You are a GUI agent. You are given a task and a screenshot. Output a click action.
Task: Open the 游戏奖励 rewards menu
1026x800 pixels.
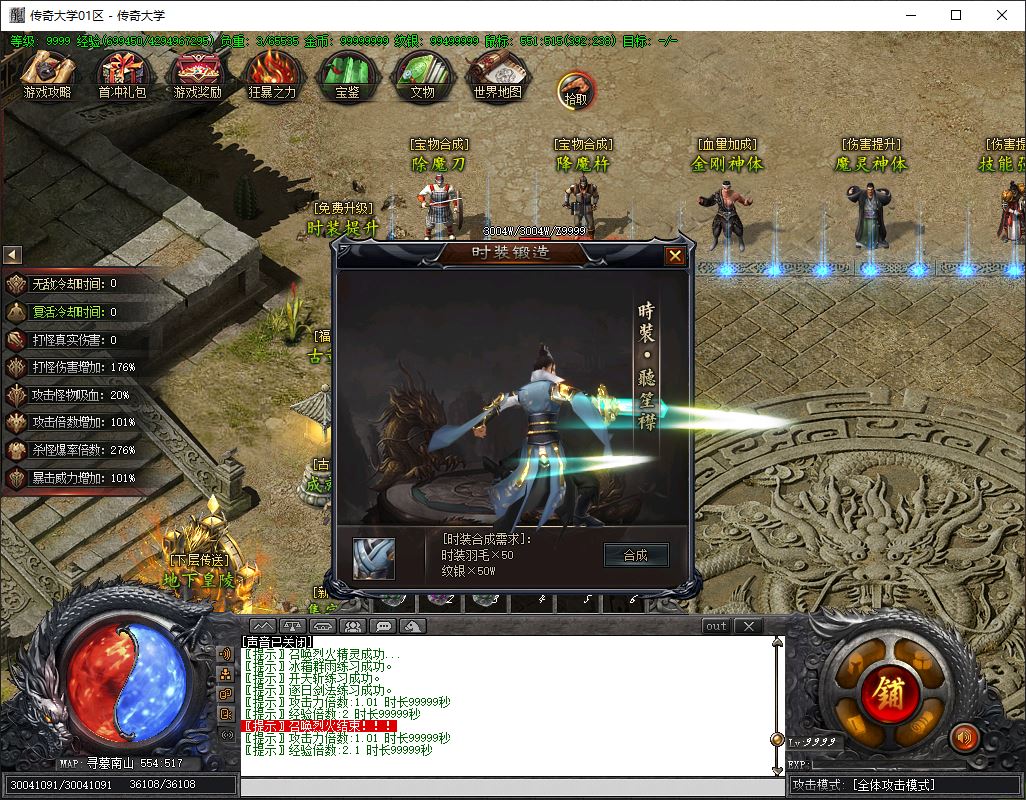click(x=197, y=75)
